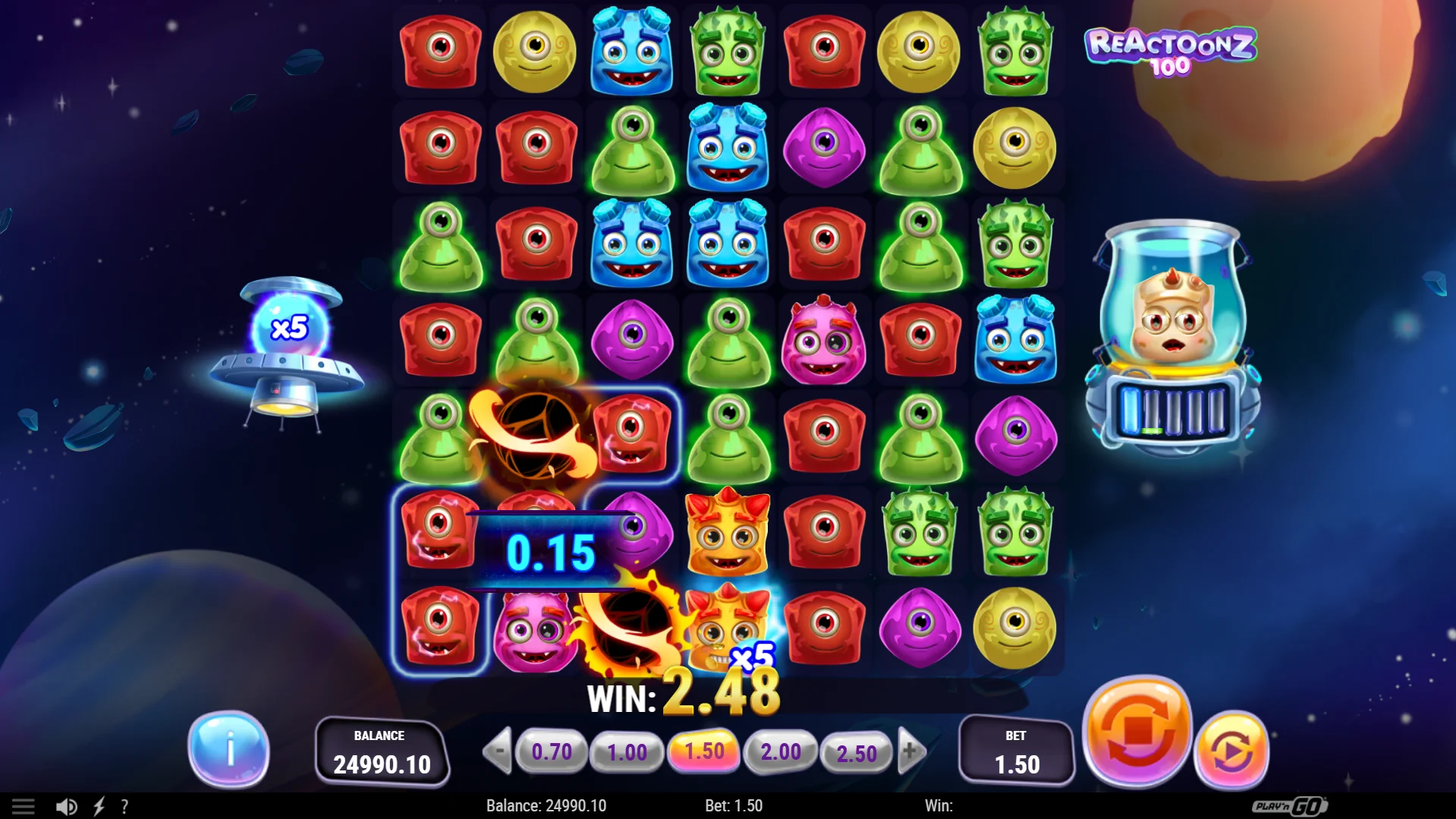Open the Balance display panel
The width and height of the screenshot is (1456, 819).
pos(382,751)
